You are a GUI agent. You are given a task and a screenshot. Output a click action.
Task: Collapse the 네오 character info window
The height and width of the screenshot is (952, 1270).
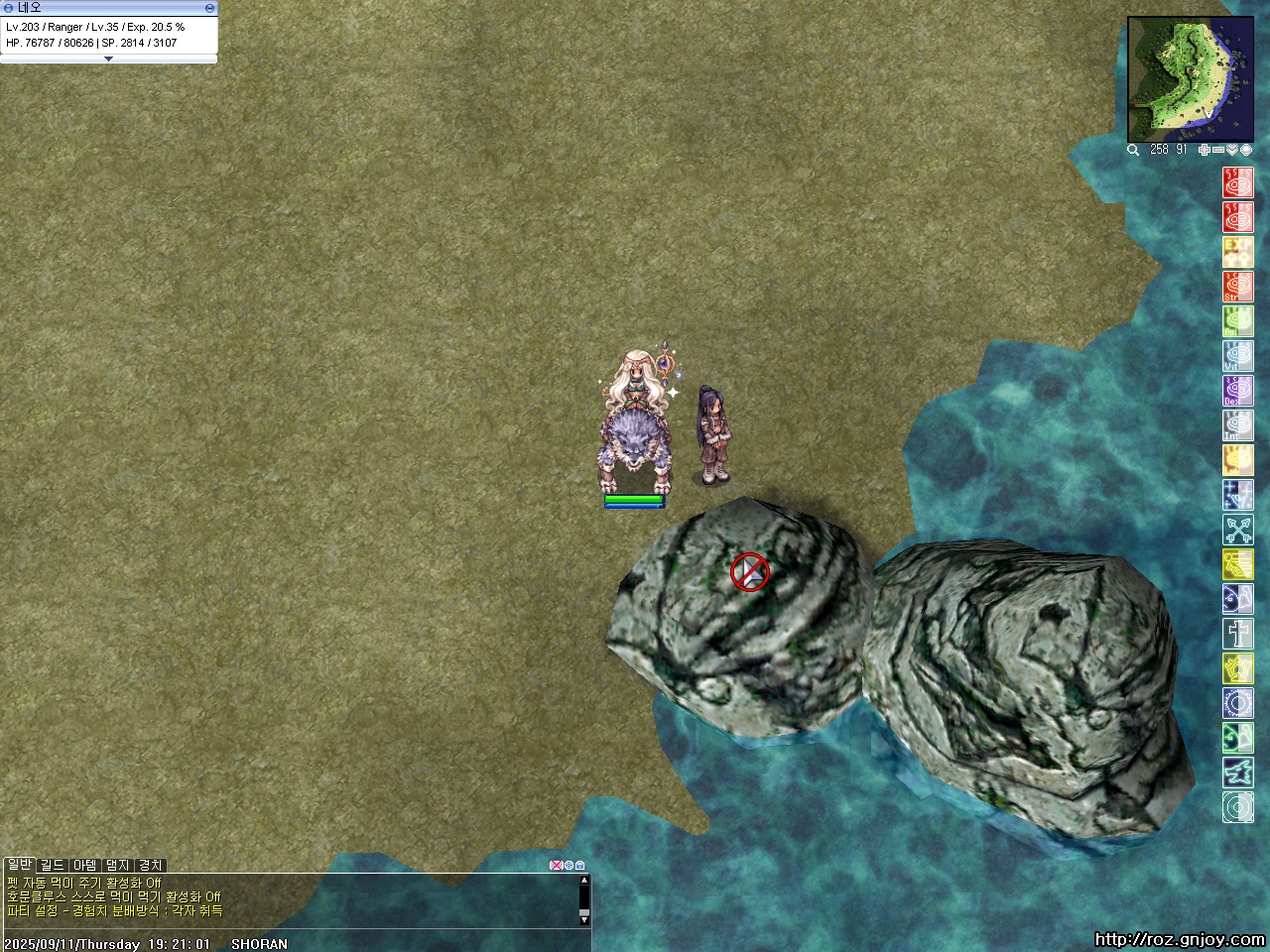tap(209, 8)
